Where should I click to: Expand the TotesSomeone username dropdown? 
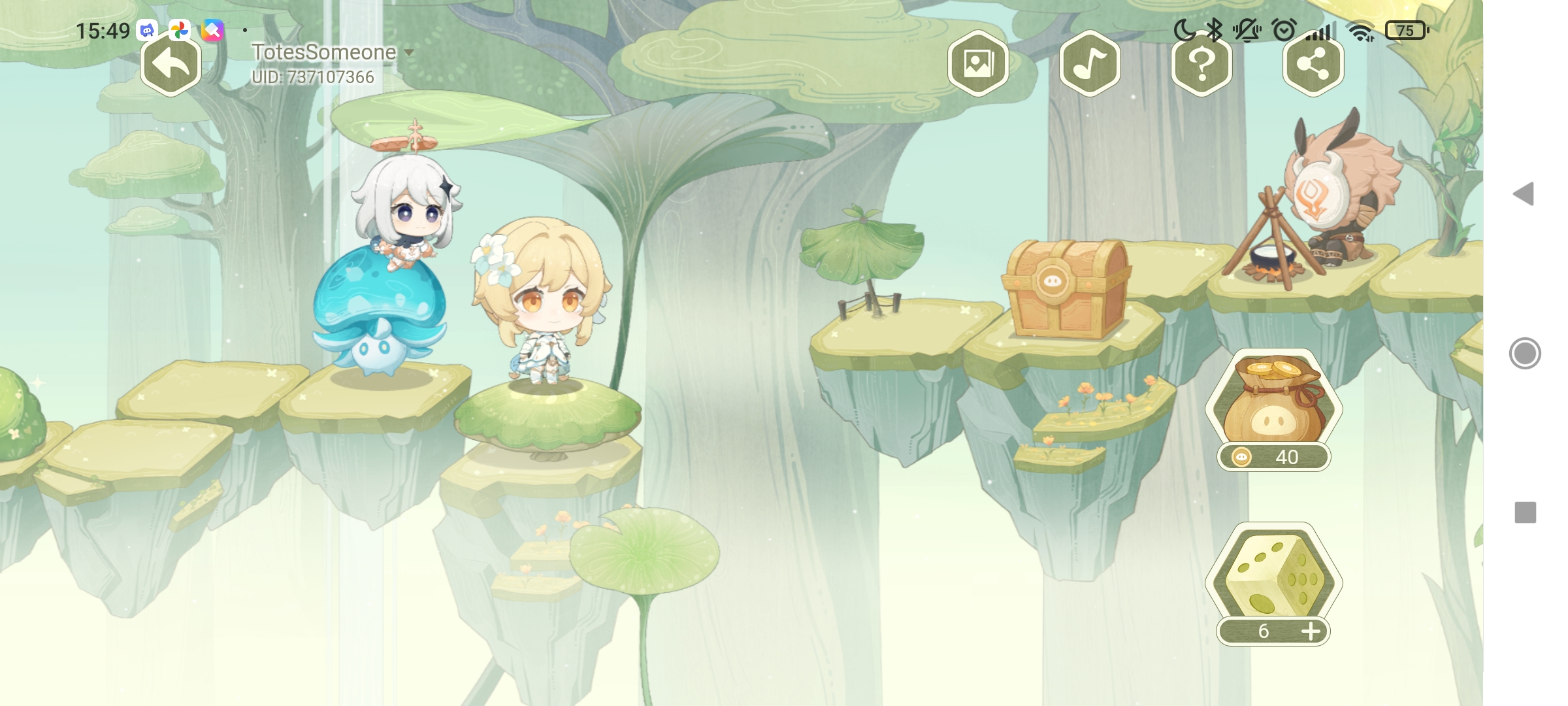coord(409,52)
